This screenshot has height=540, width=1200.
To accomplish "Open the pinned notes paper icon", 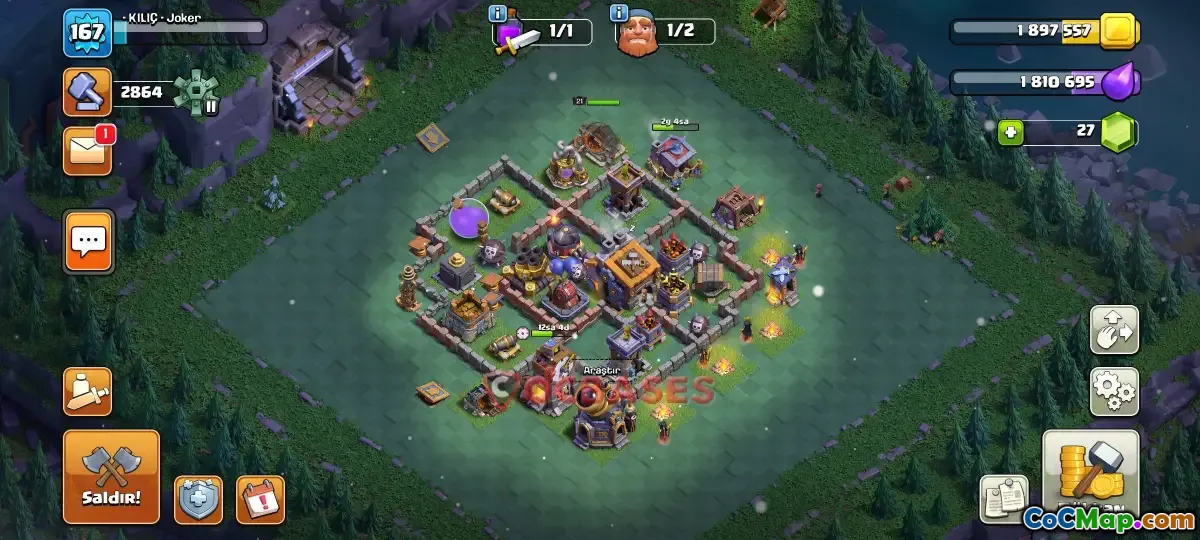I will tap(1004, 497).
